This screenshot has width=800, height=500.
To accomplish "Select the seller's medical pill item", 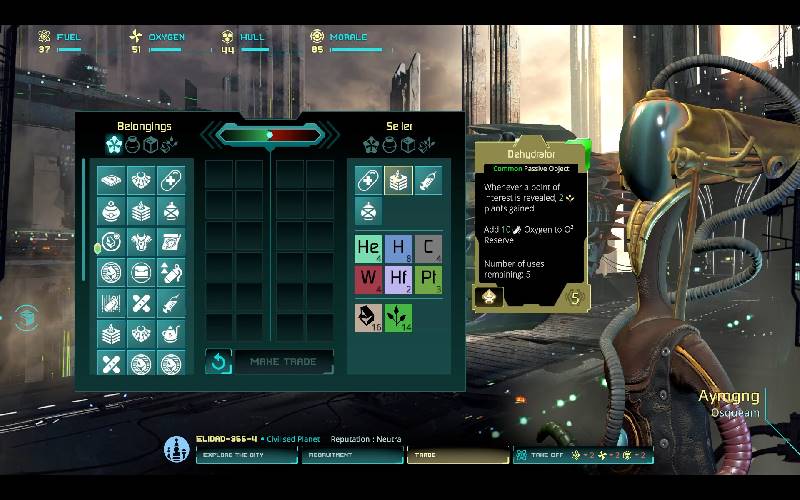I will pos(369,180).
